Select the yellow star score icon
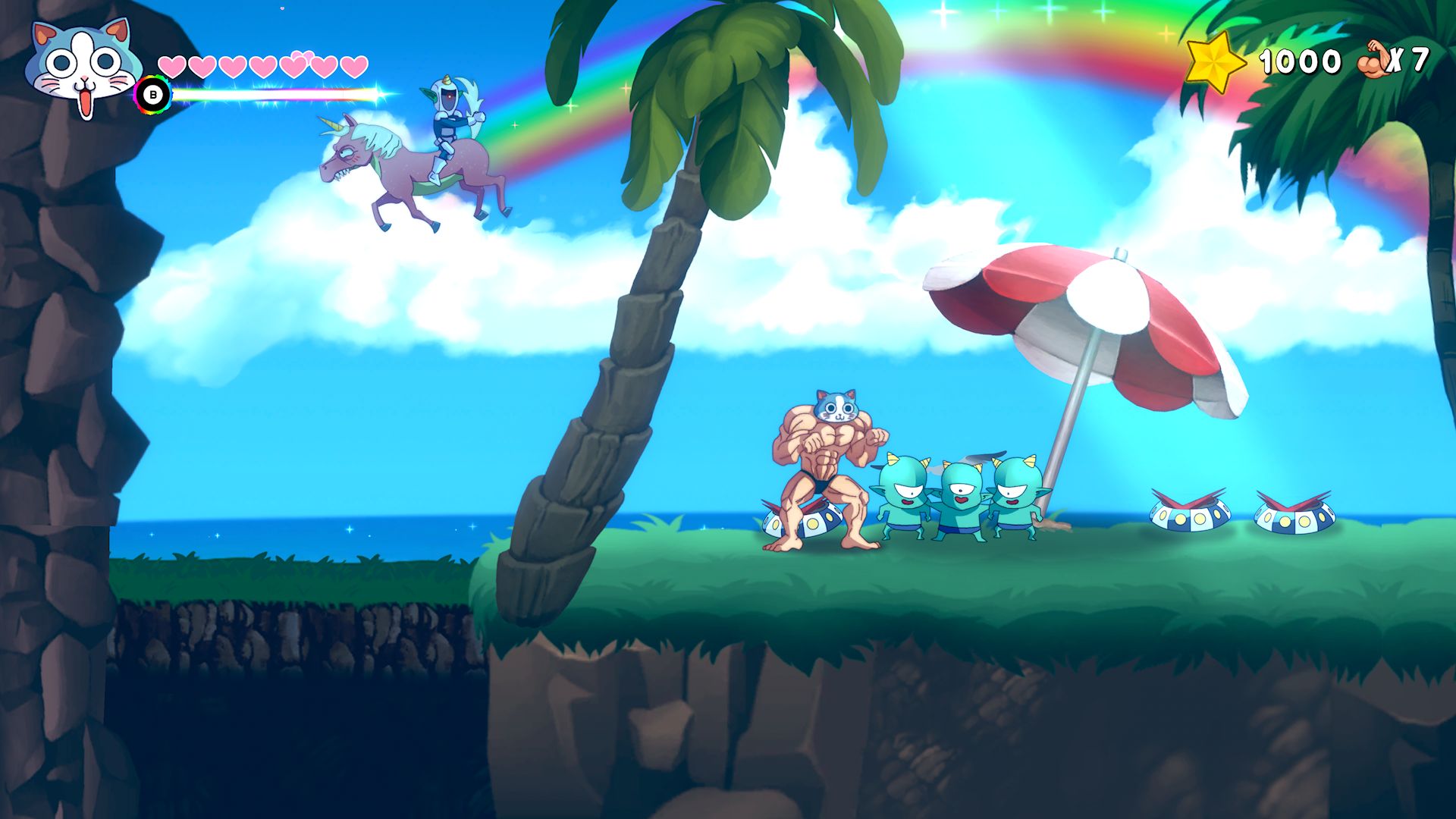This screenshot has width=1456, height=819. pyautogui.click(x=1214, y=61)
